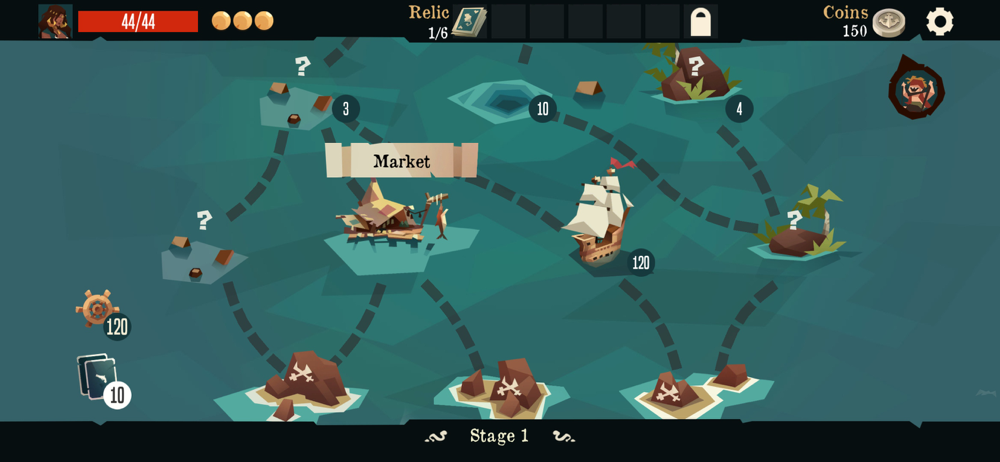Open the player character portrait
Image resolution: width=1000 pixels, height=462 pixels.
click(x=55, y=21)
